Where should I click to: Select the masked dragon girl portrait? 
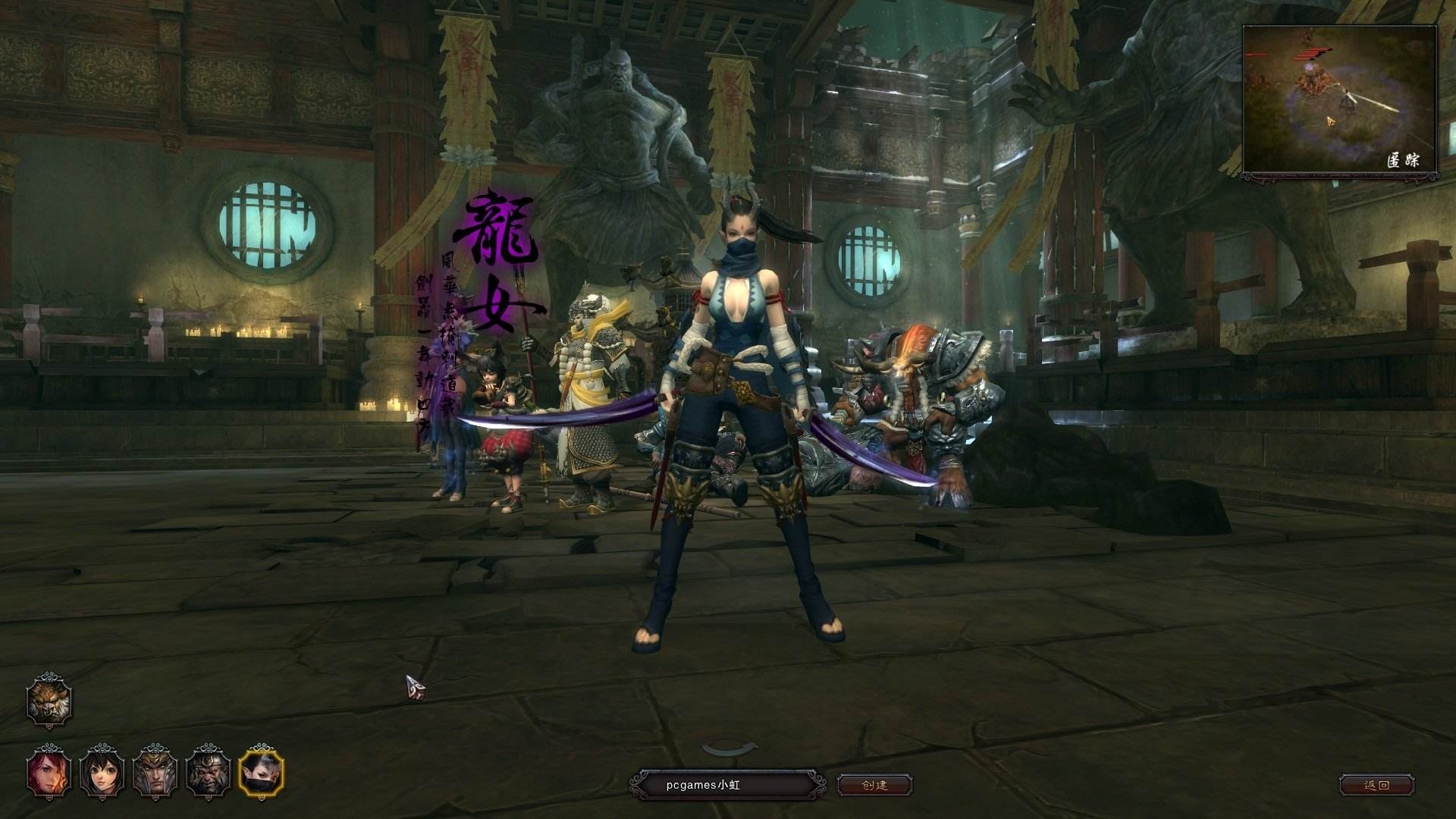pyautogui.click(x=262, y=773)
